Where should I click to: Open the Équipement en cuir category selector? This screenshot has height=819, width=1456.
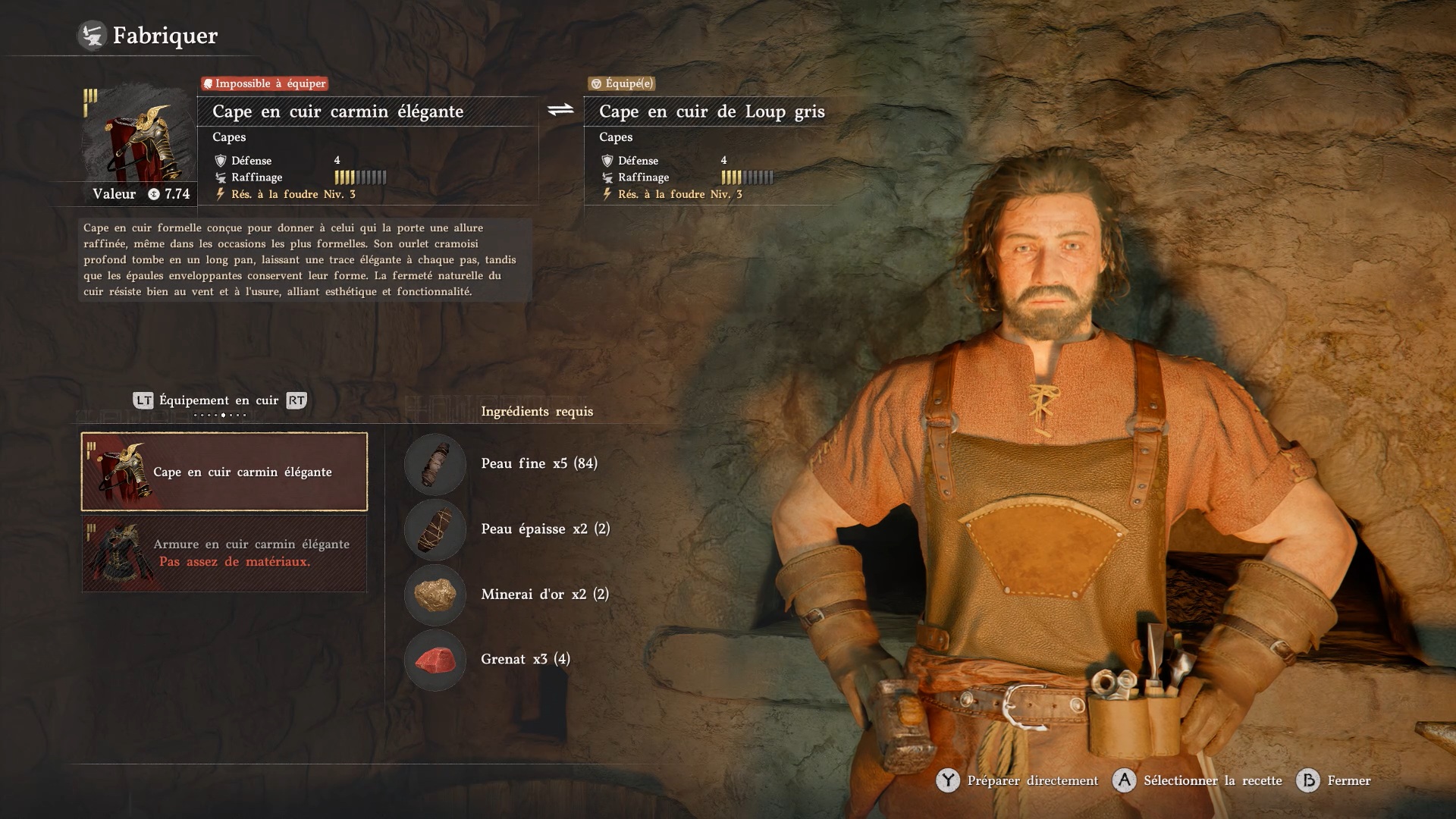point(219,400)
